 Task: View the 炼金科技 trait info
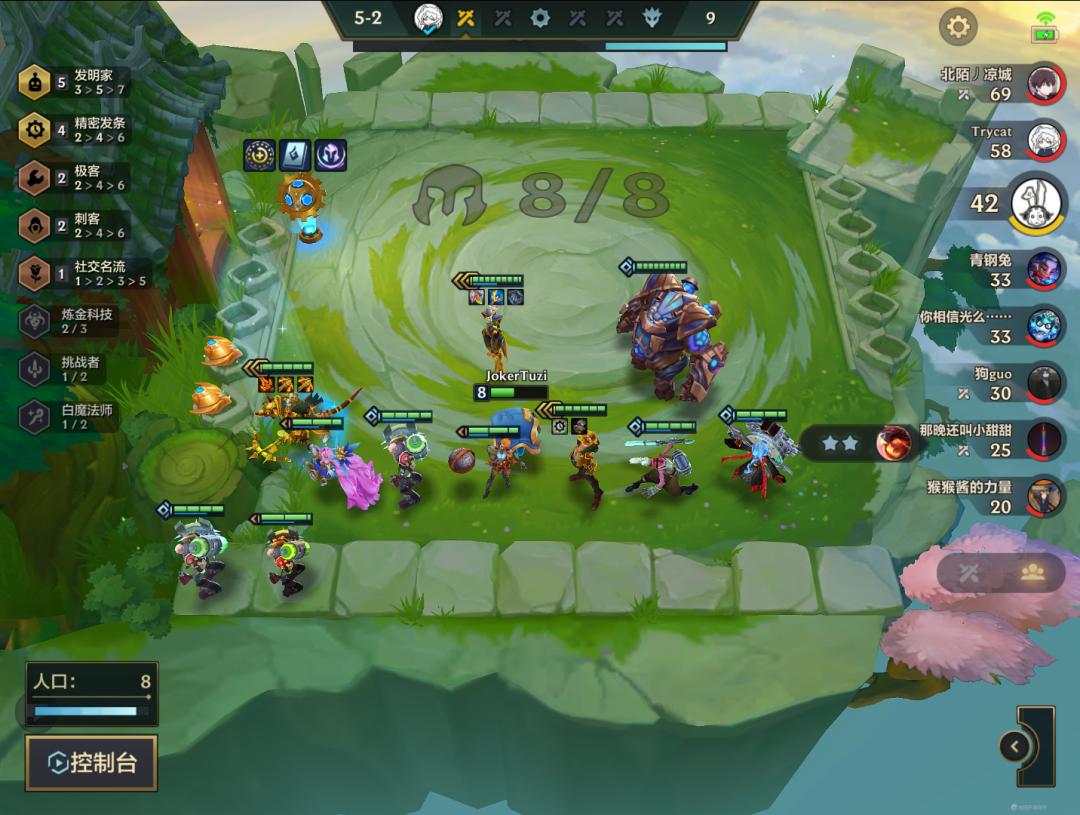coord(70,320)
